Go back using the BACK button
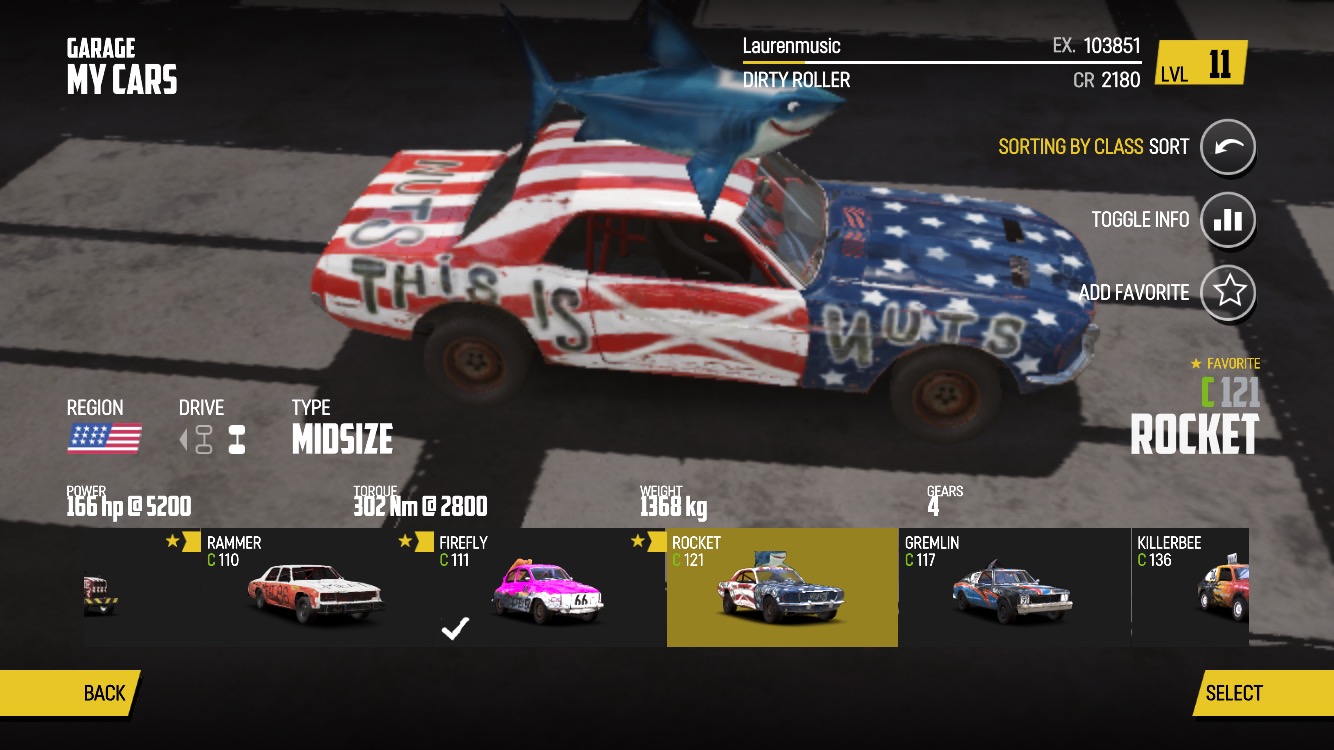This screenshot has height=750, width=1334. 70,693
